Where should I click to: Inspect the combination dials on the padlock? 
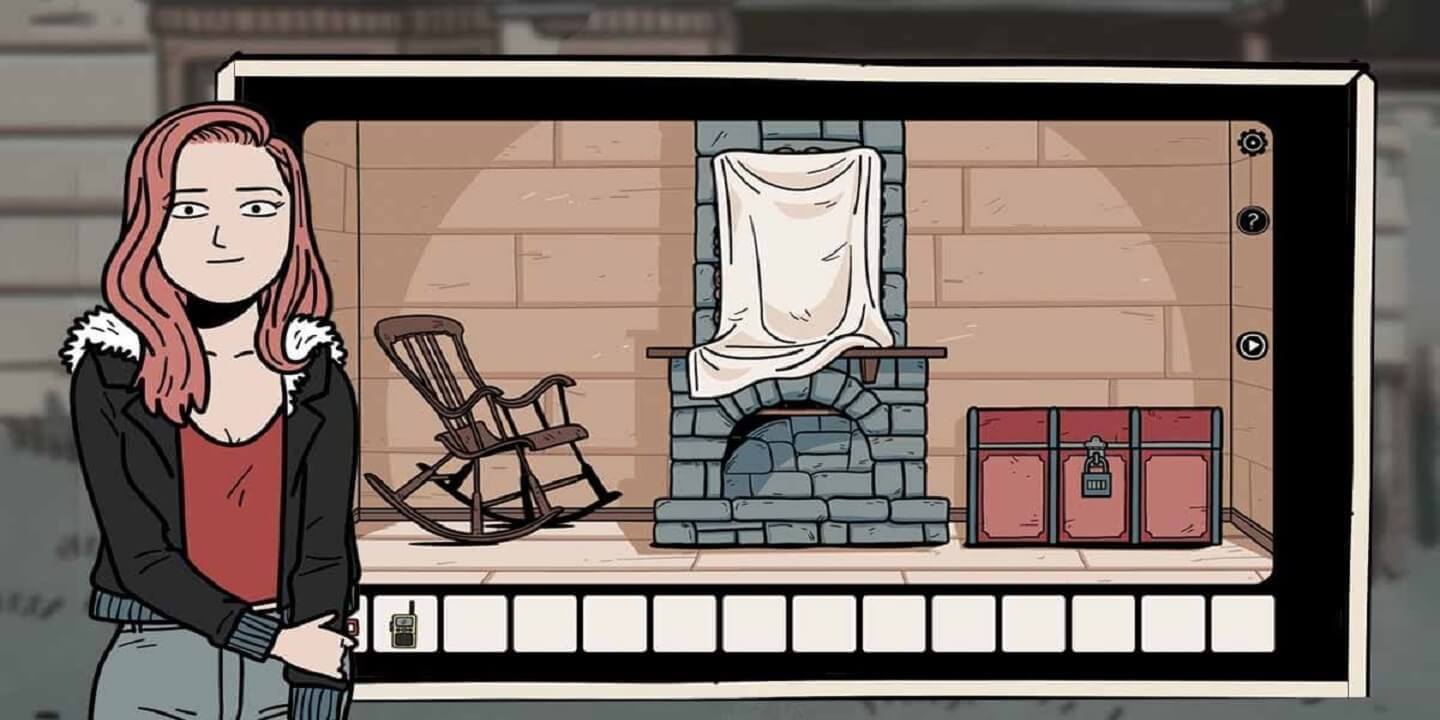tap(1096, 484)
